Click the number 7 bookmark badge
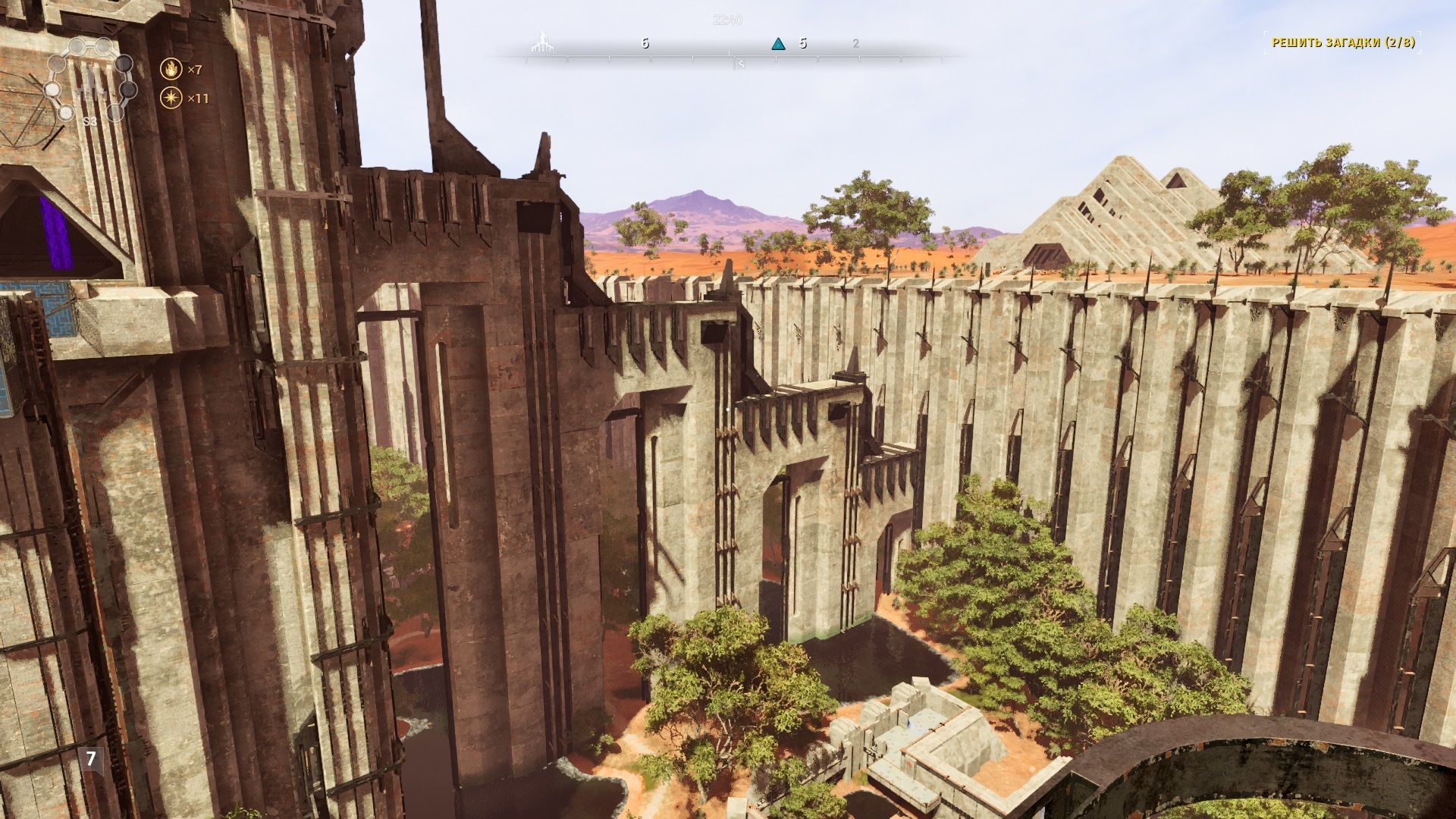The height and width of the screenshot is (819, 1456). coord(92,758)
